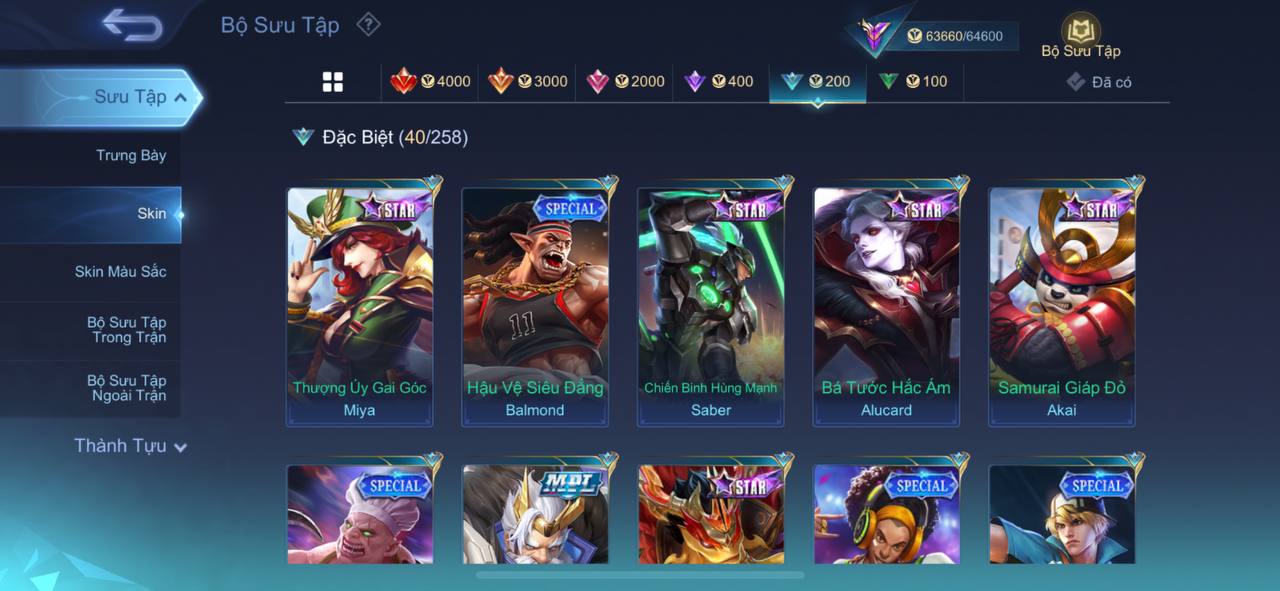Open Bộ Sưu Tập Trong Trận

click(x=126, y=330)
